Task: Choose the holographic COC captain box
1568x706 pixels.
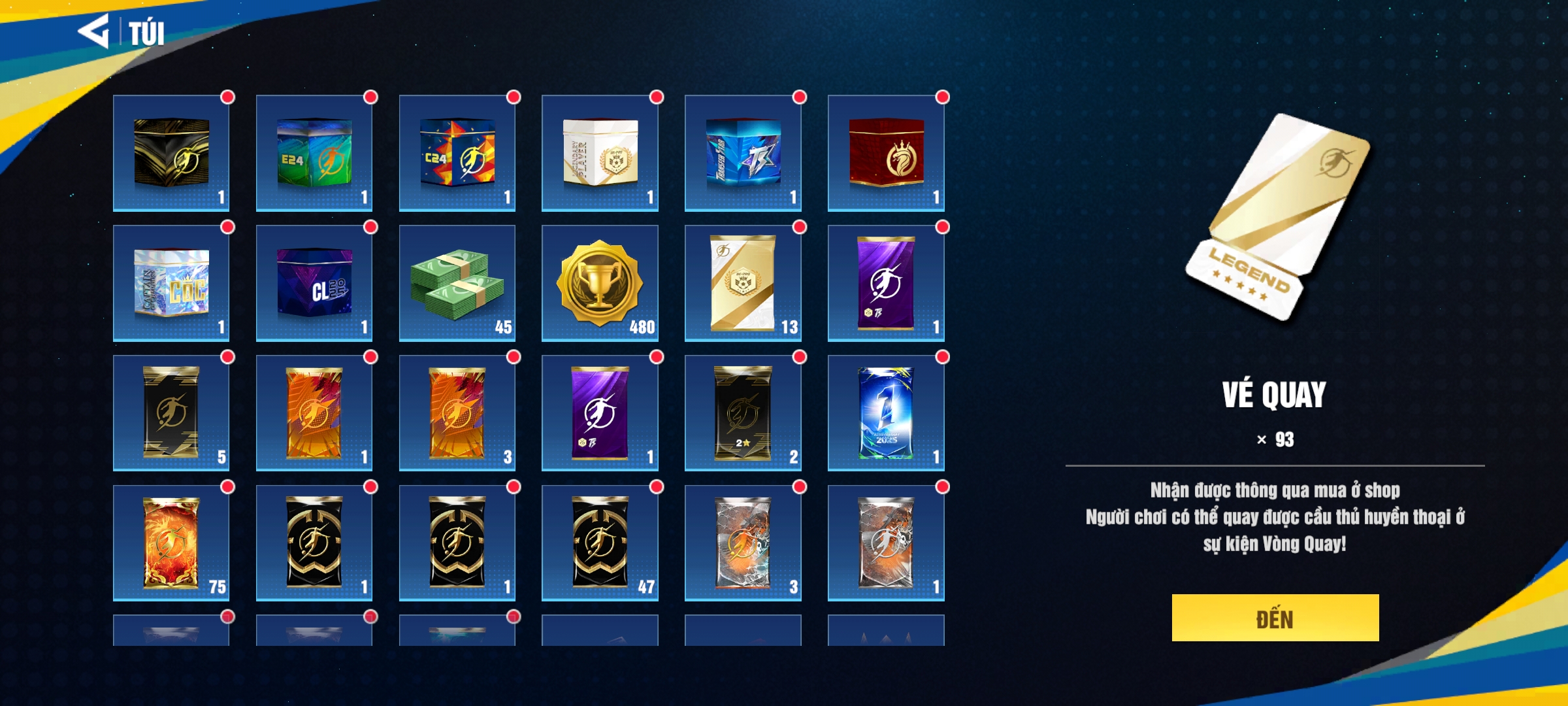Action: (x=171, y=283)
